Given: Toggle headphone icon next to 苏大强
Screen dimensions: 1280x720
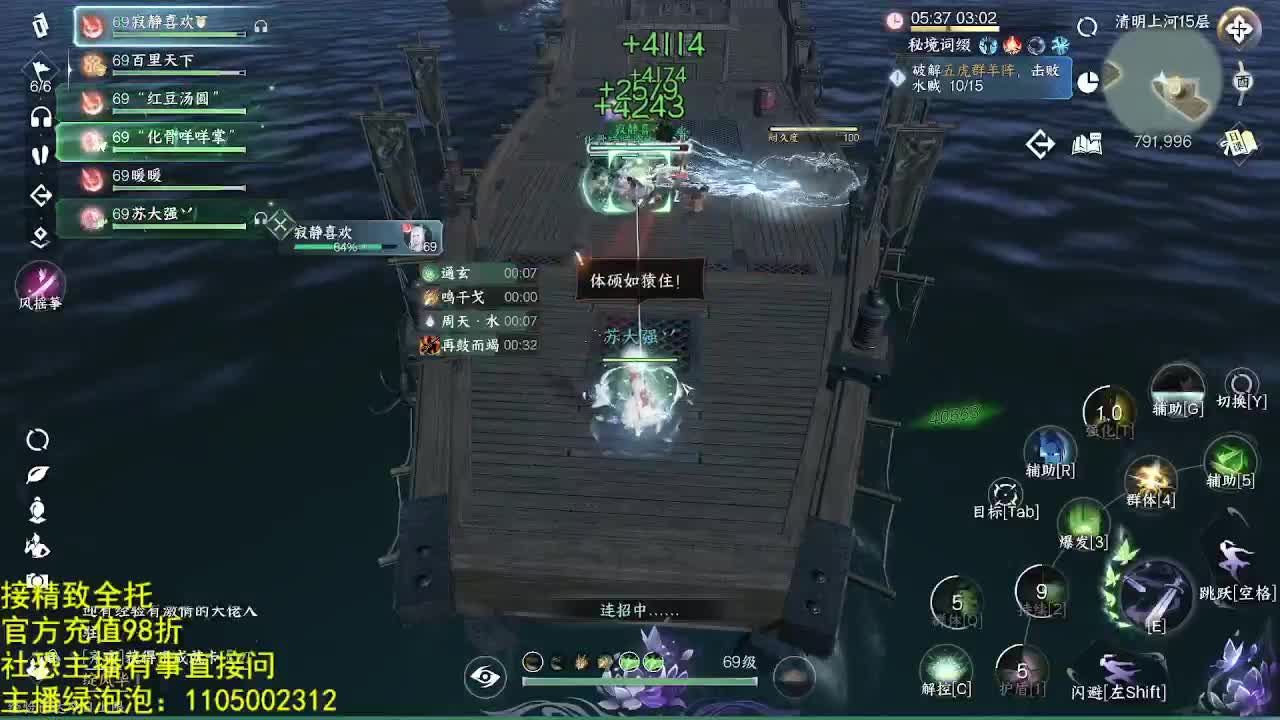Looking at the screenshot, I should 259,218.
